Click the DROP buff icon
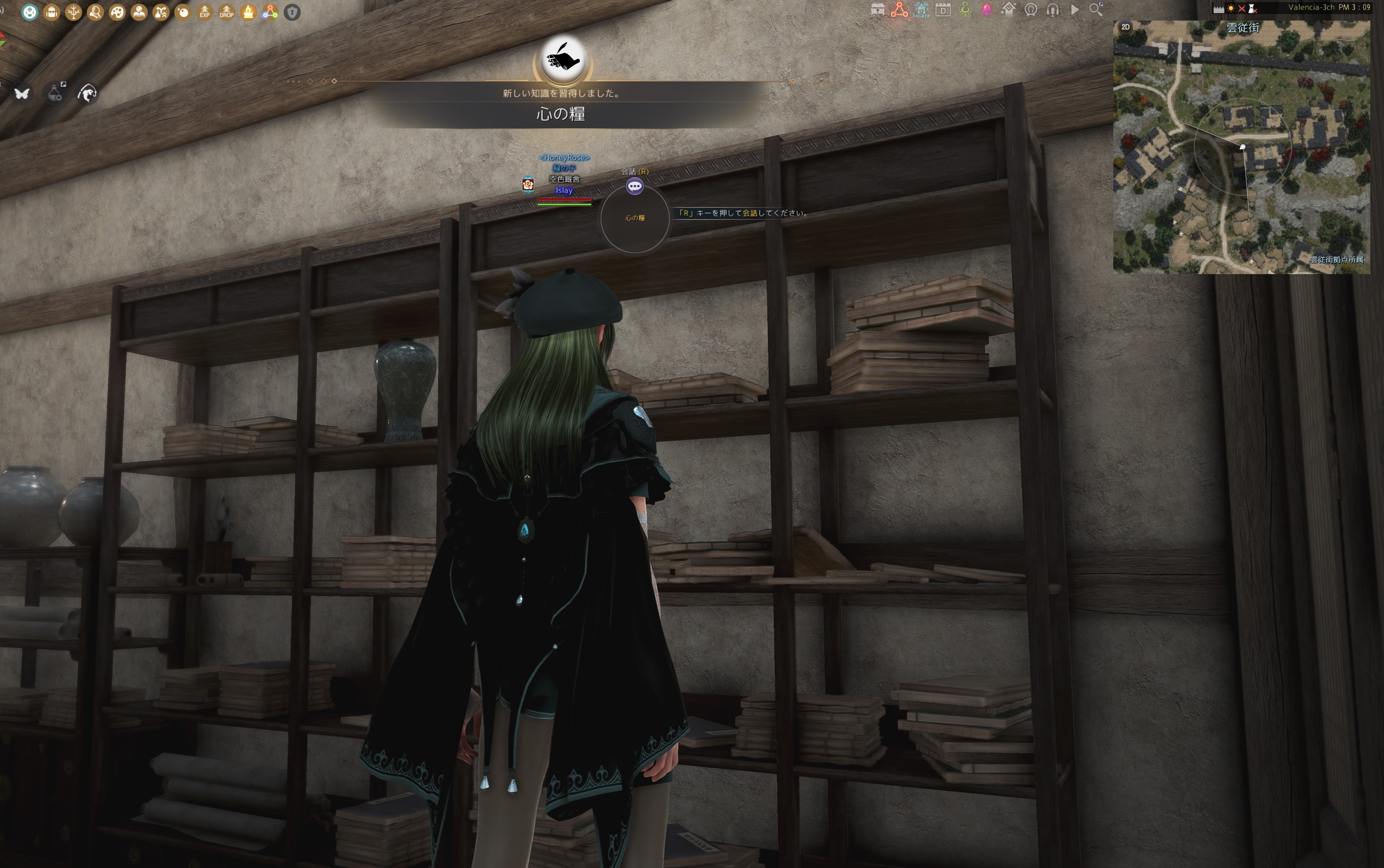This screenshot has width=1384, height=868. (x=226, y=12)
